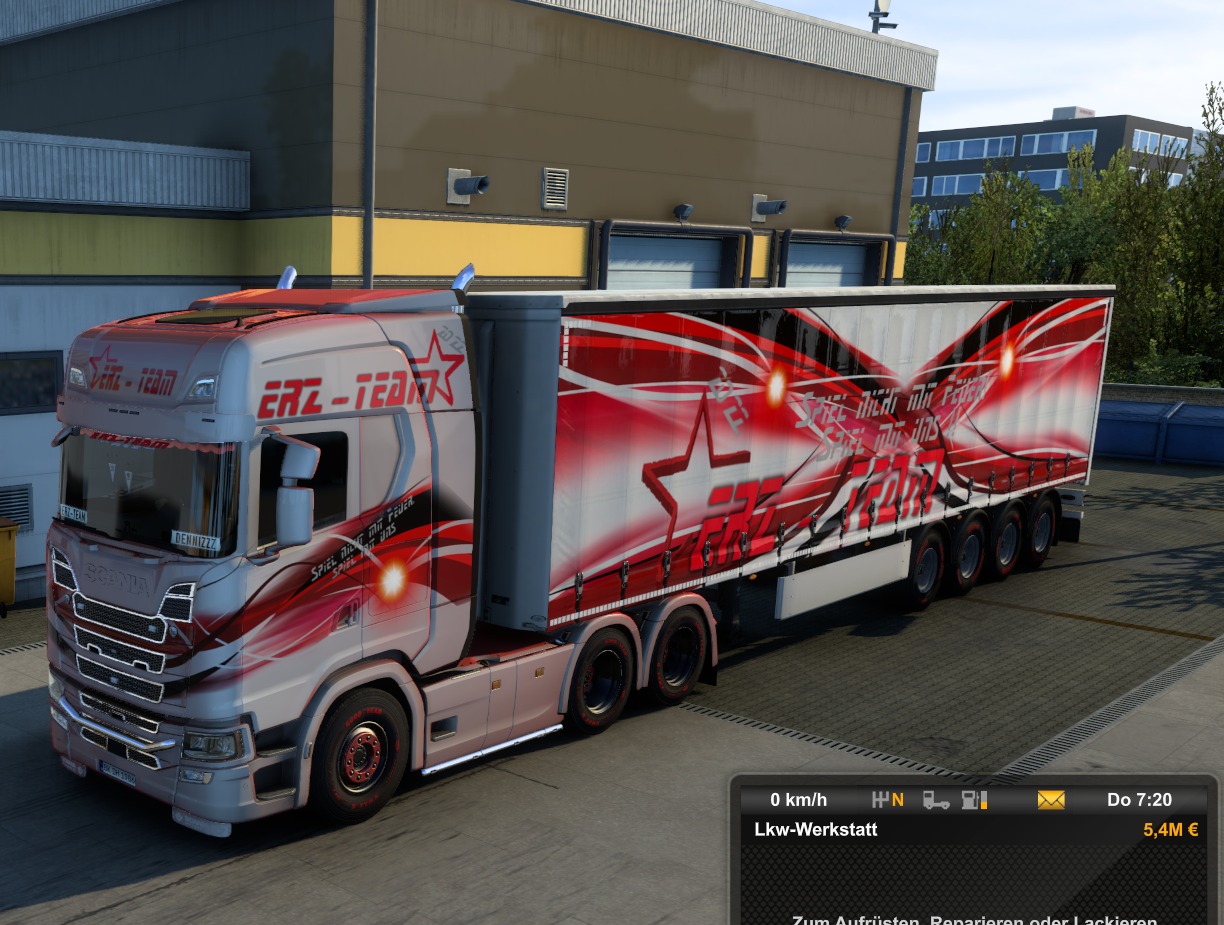
Task: Click the fuel pump gauge icon
Action: tap(973, 800)
